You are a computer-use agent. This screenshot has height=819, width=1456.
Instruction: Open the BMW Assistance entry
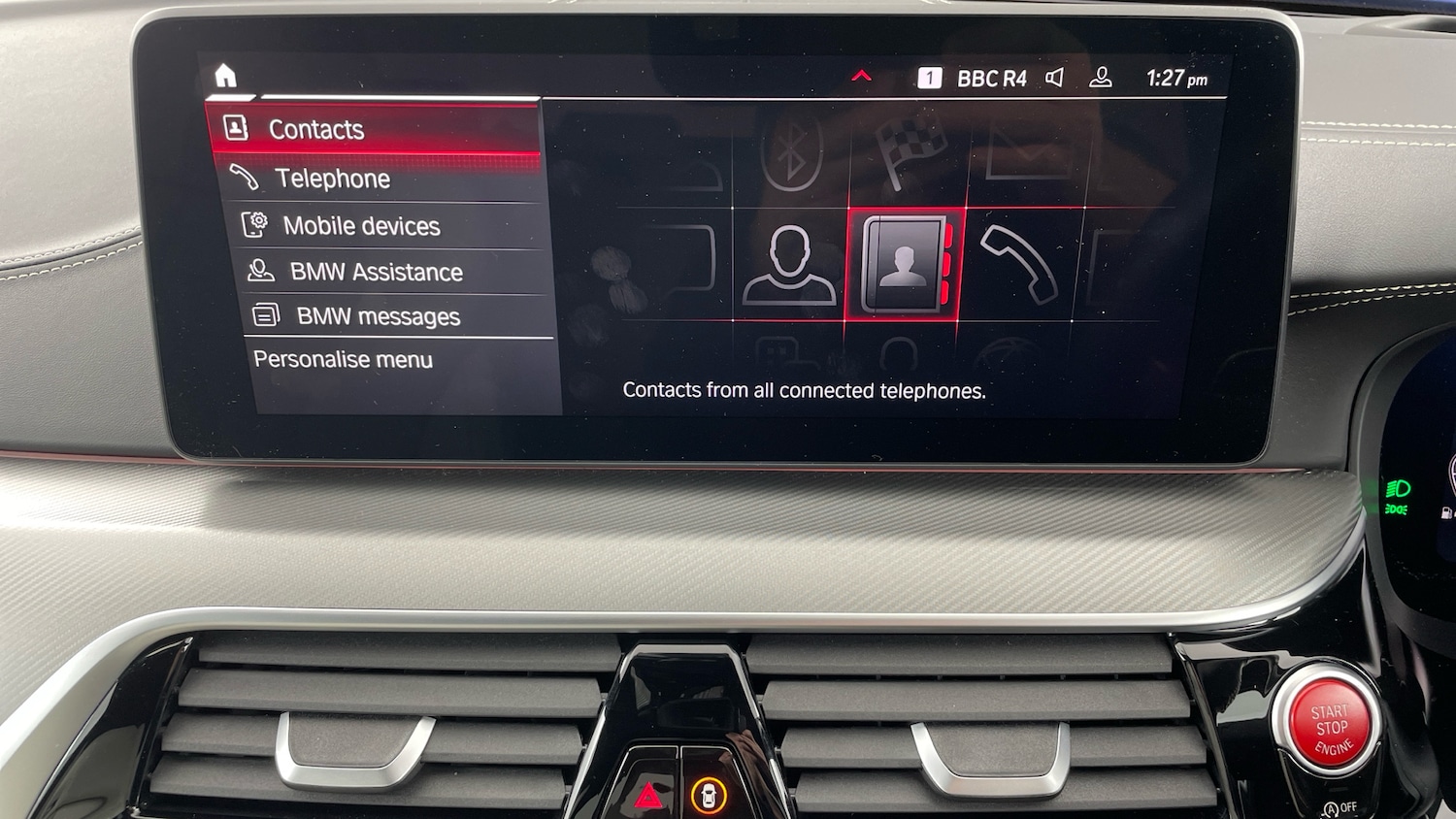click(377, 272)
